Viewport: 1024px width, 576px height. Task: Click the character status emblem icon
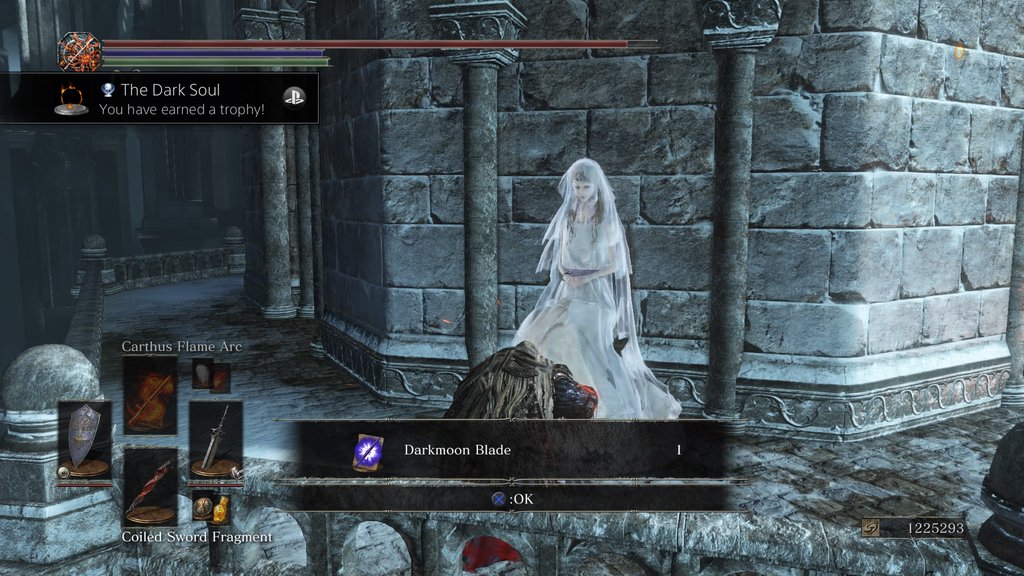click(80, 50)
